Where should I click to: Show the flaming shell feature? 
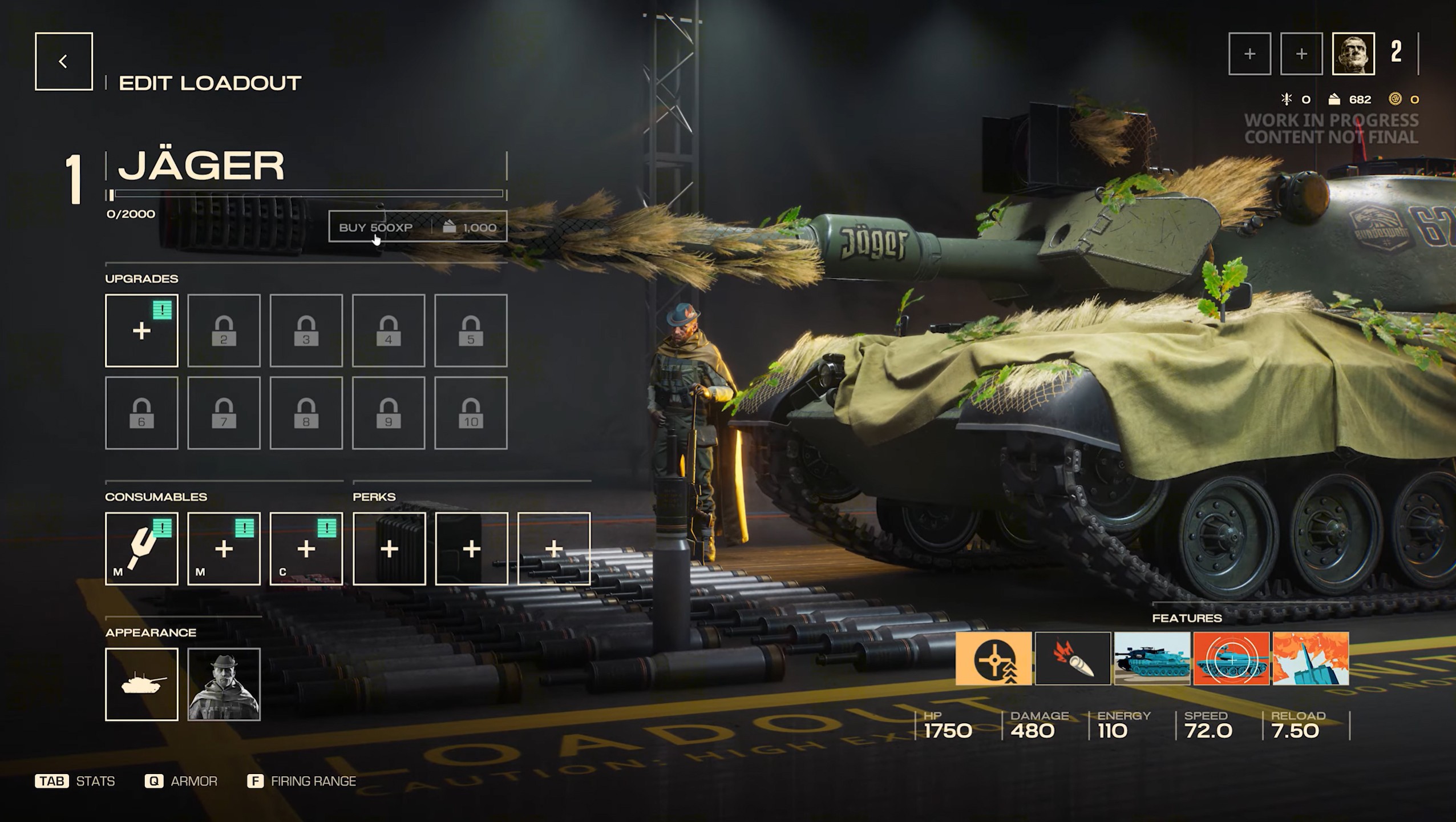(x=1073, y=658)
